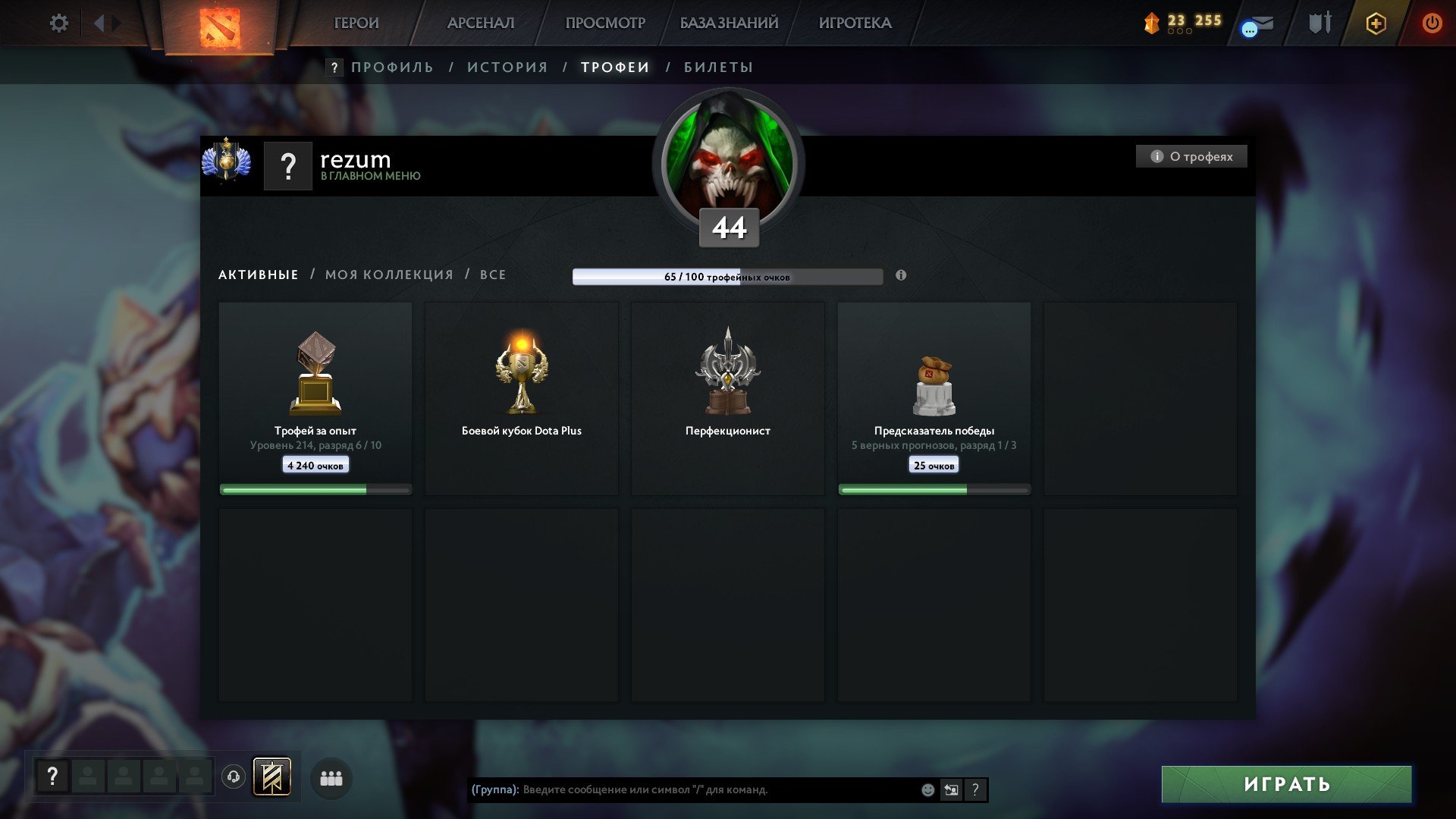Click the О трофеях info button
1456x819 pixels.
[x=1191, y=156]
